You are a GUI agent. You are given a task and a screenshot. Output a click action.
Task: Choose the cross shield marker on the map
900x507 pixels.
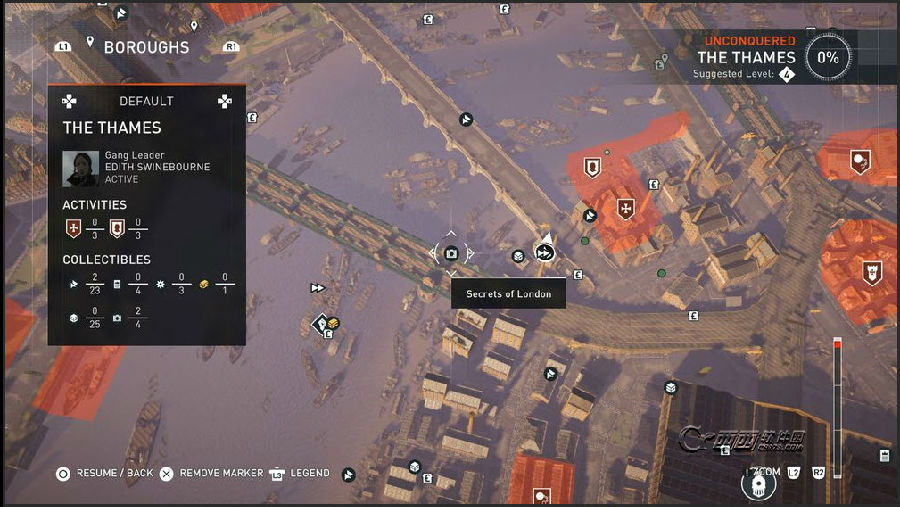pos(626,210)
